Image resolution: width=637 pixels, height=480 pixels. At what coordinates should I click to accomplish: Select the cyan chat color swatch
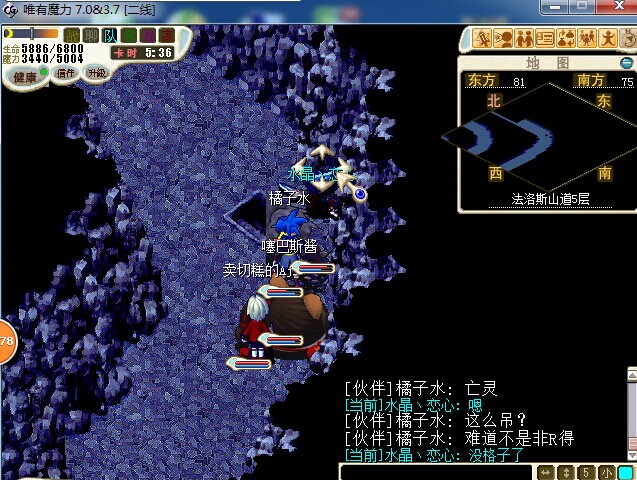[x=625, y=472]
